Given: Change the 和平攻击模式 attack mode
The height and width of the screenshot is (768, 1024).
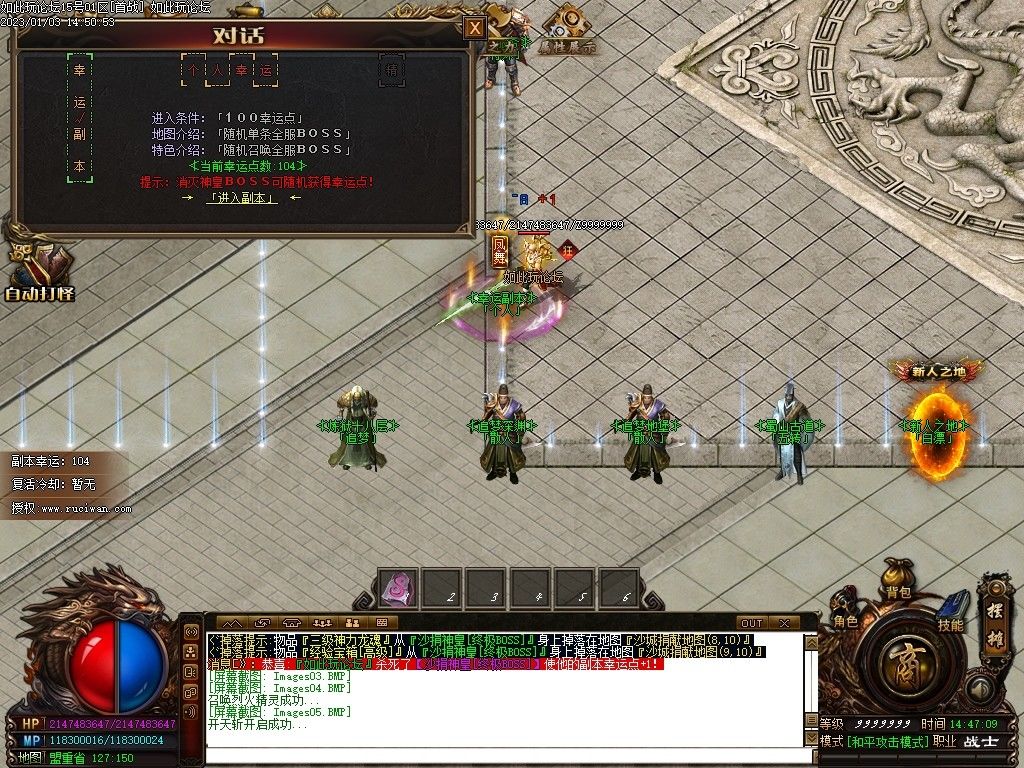Looking at the screenshot, I should pyautogui.click(x=887, y=742).
